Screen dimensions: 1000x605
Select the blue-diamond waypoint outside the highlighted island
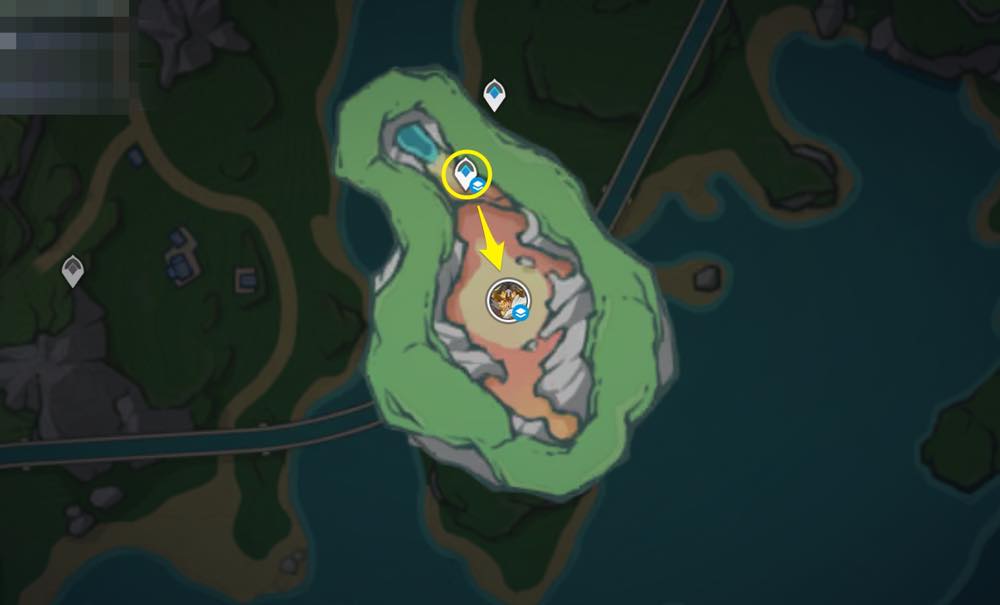(494, 95)
